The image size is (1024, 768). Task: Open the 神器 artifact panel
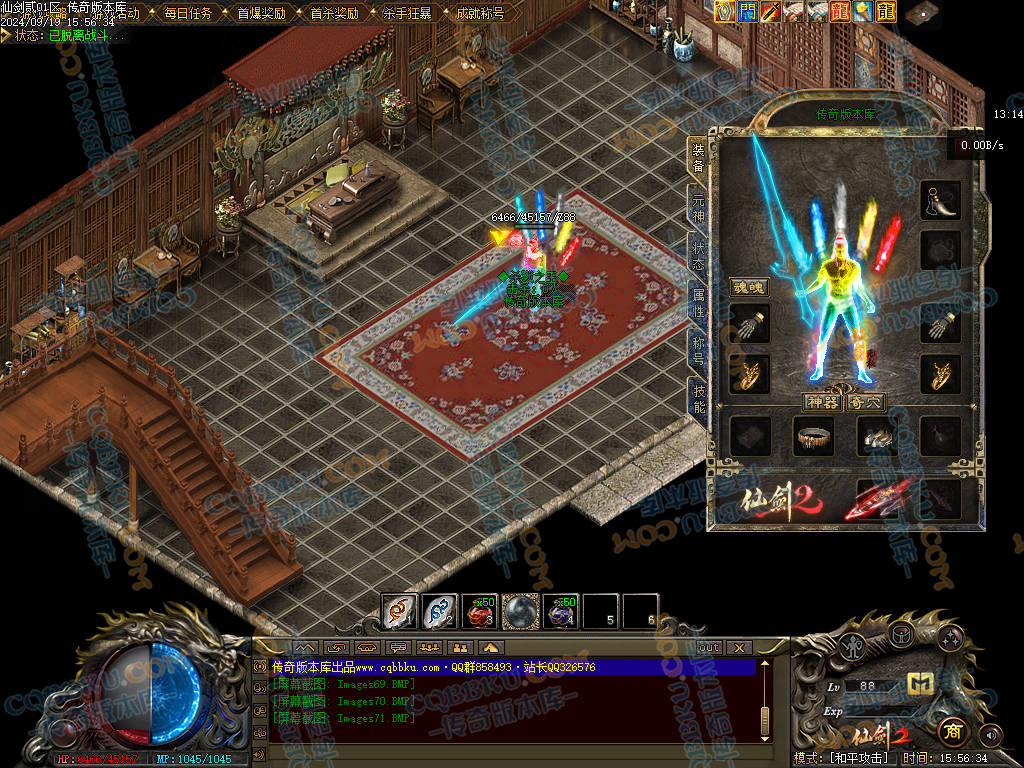coord(822,402)
